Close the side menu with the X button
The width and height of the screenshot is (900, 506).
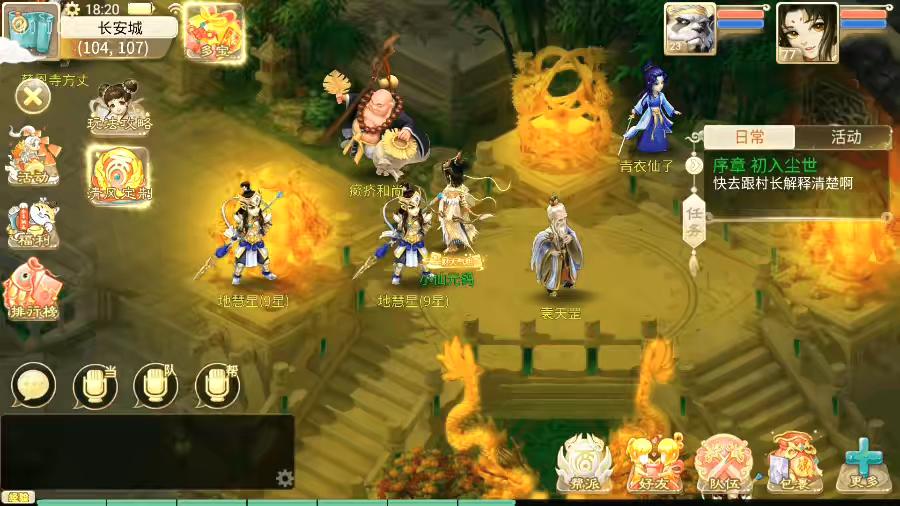point(33,97)
